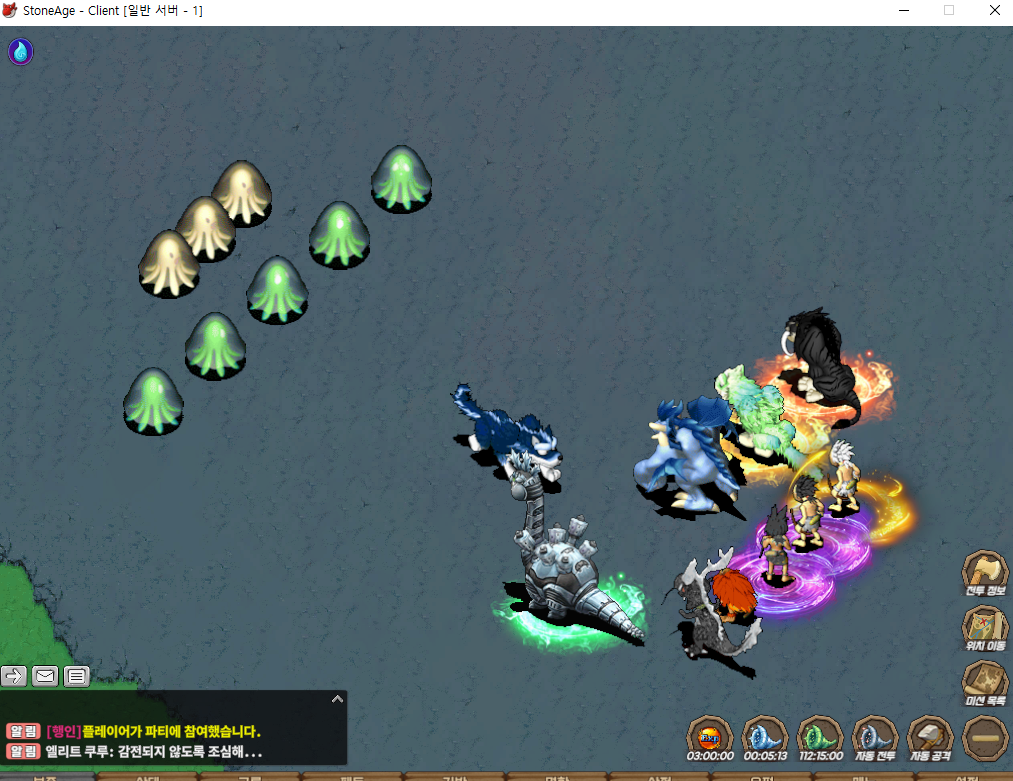
Task: Click the arrow button above chat
Action: tap(14, 676)
